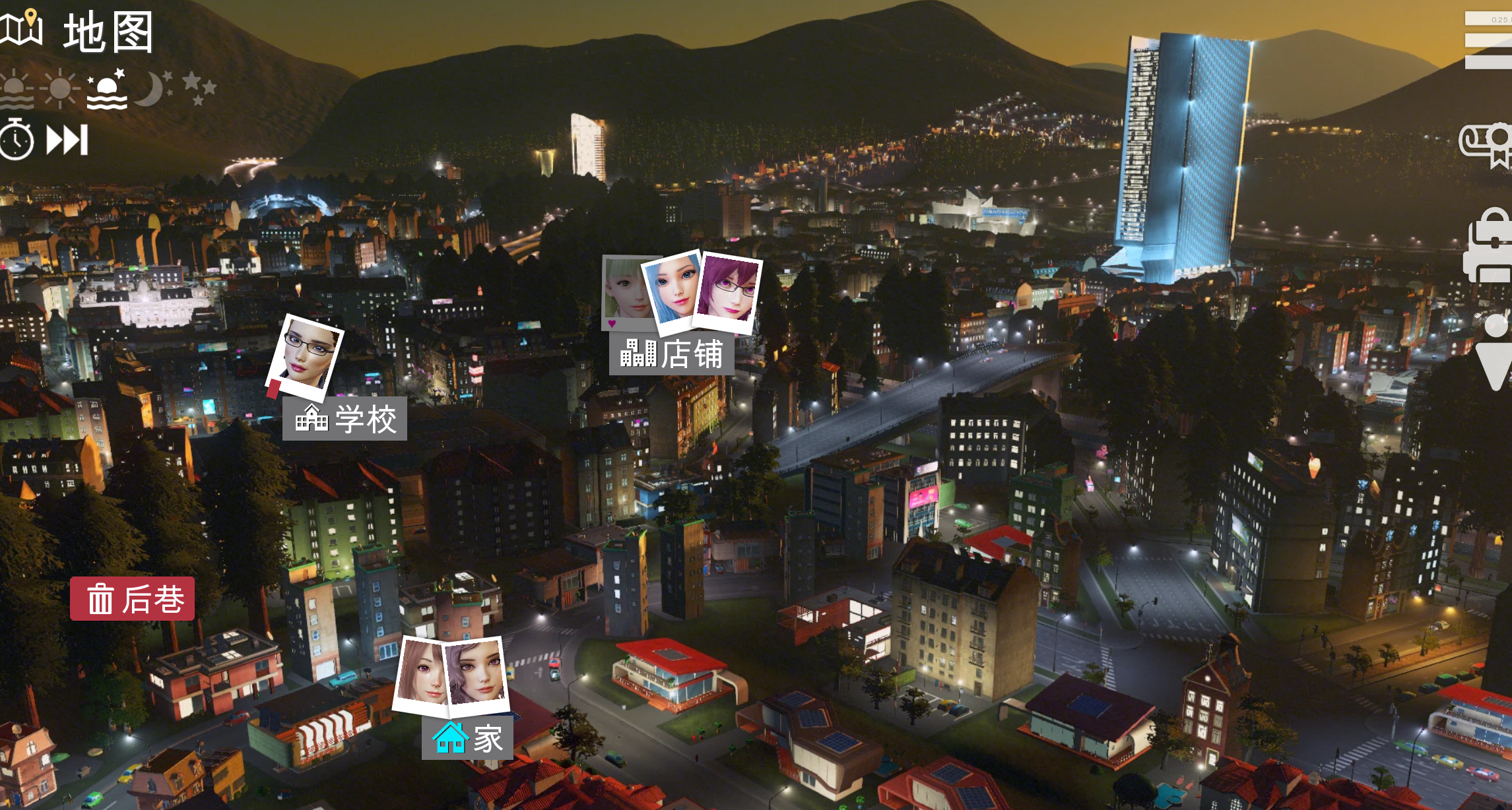Return to 家 (home) location
The width and height of the screenshot is (1512, 810).
pyautogui.click(x=467, y=738)
